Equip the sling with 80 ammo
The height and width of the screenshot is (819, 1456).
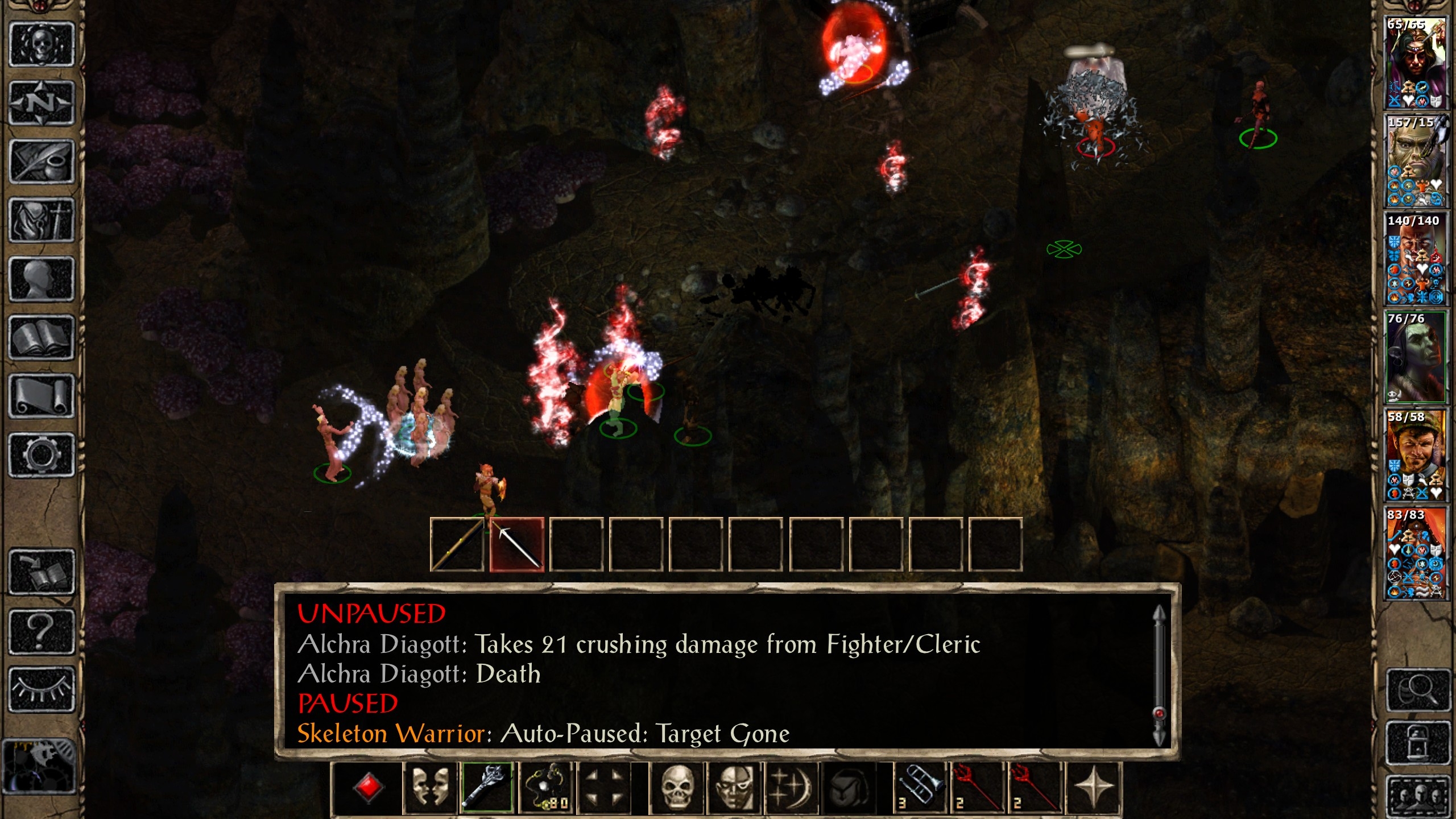[x=547, y=788]
